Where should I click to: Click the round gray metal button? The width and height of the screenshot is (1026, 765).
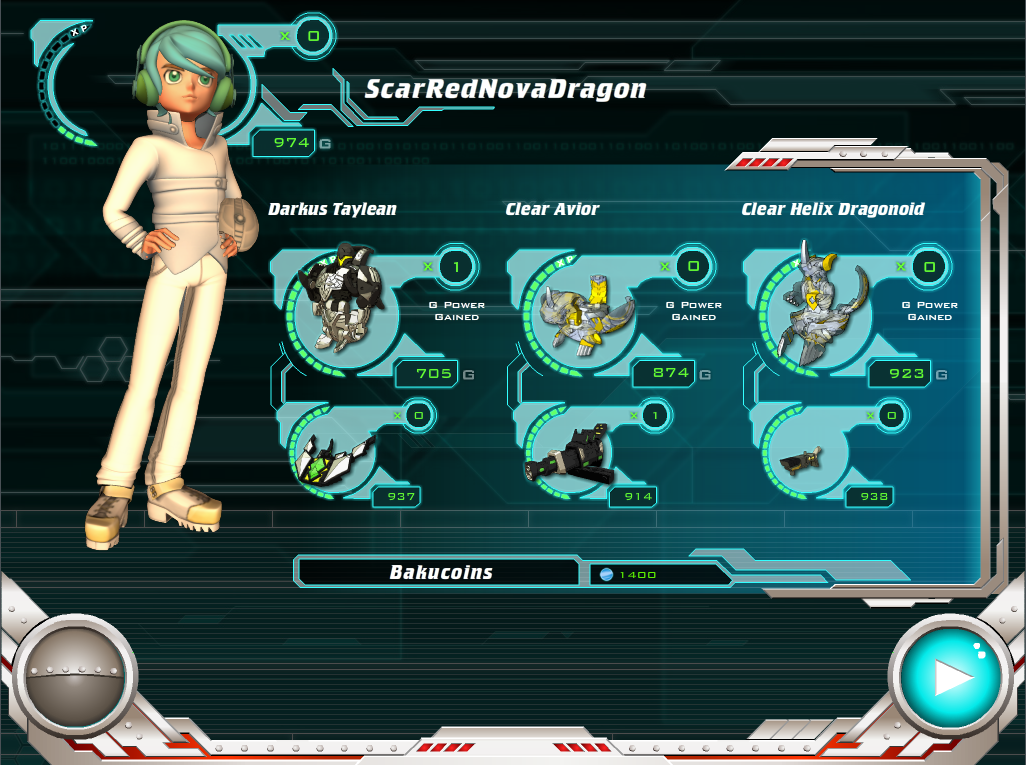[75, 679]
